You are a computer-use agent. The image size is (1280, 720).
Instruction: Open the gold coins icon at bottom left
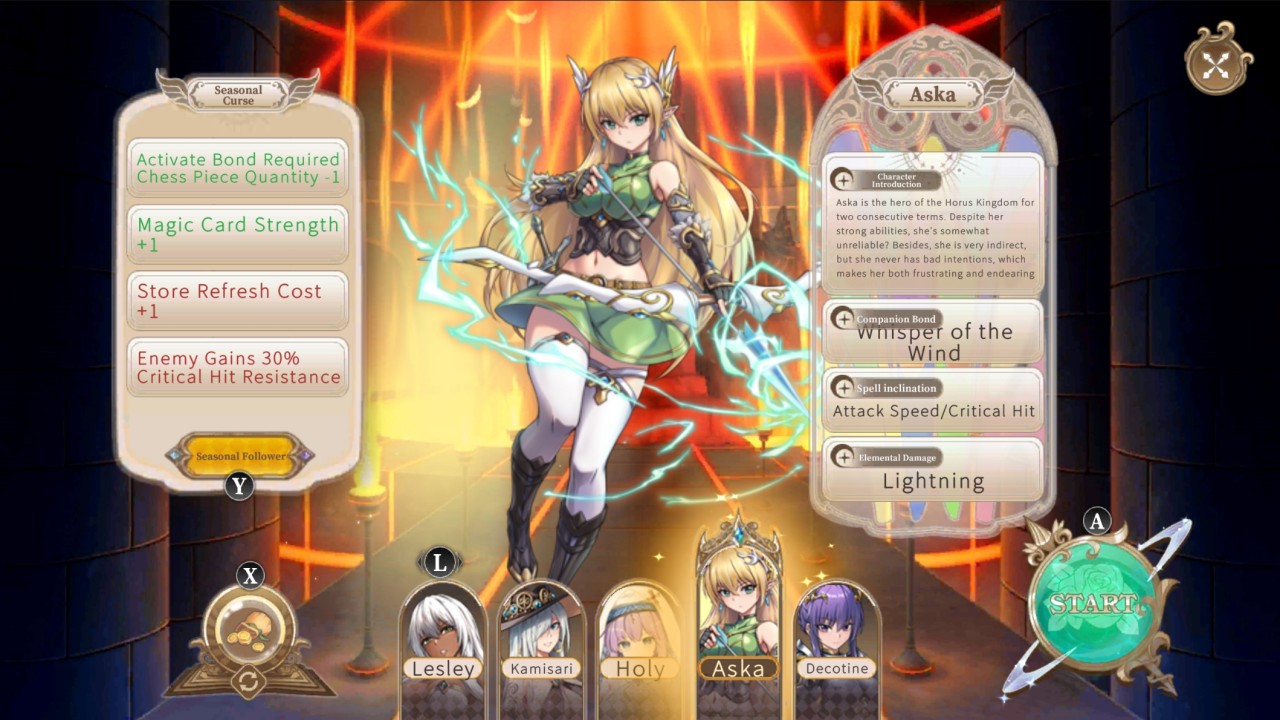pyautogui.click(x=249, y=625)
